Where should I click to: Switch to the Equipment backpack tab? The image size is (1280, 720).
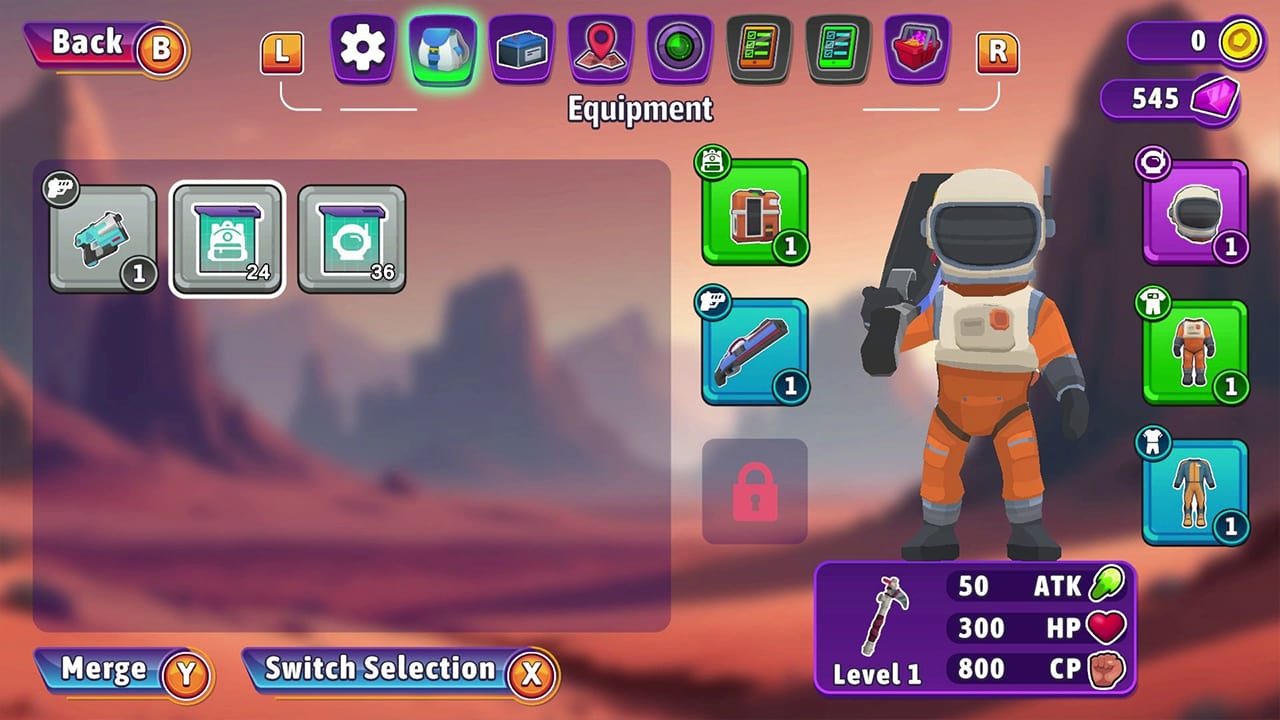point(441,50)
